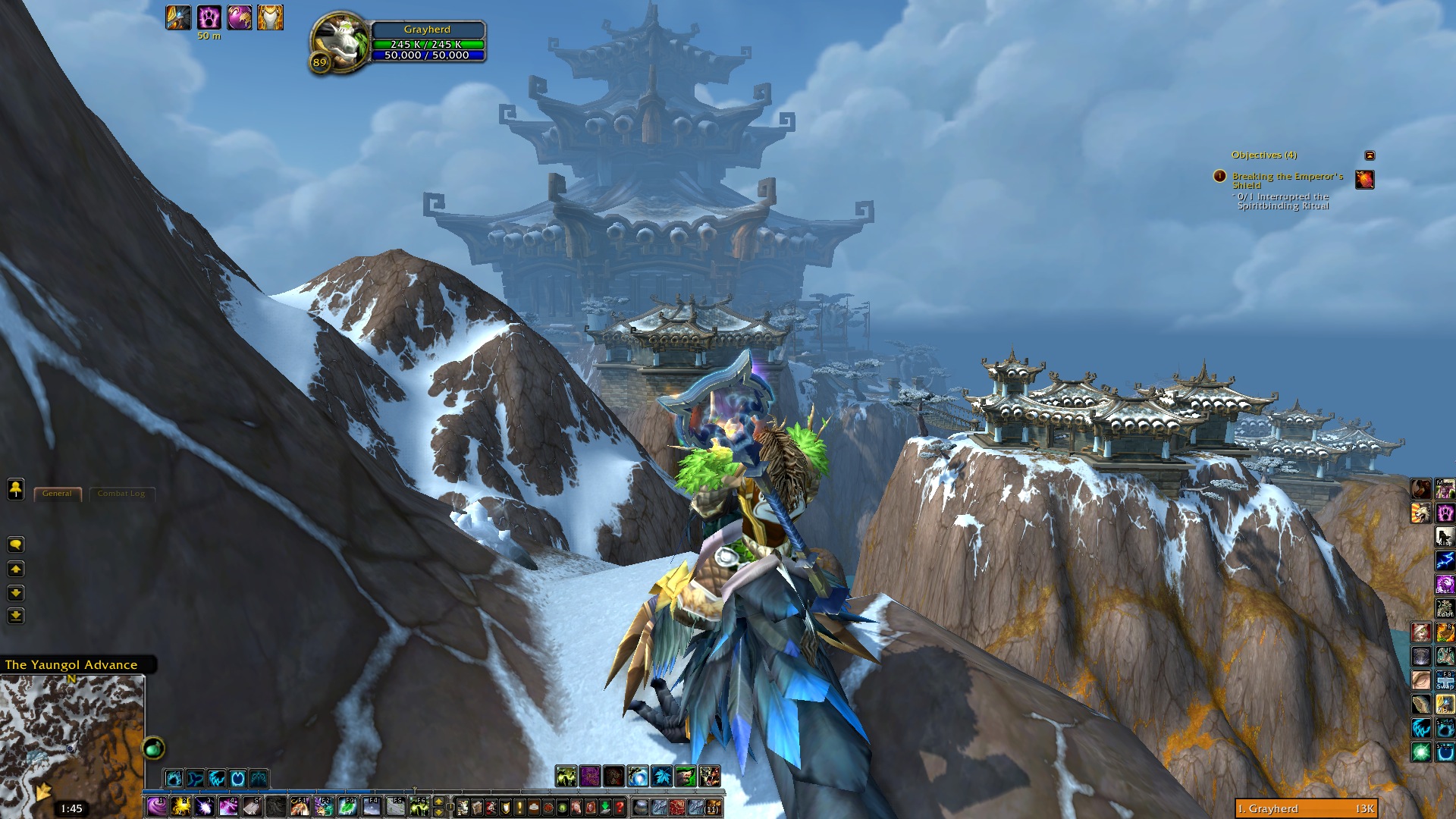Open the social chat speech bubble button

[x=15, y=544]
